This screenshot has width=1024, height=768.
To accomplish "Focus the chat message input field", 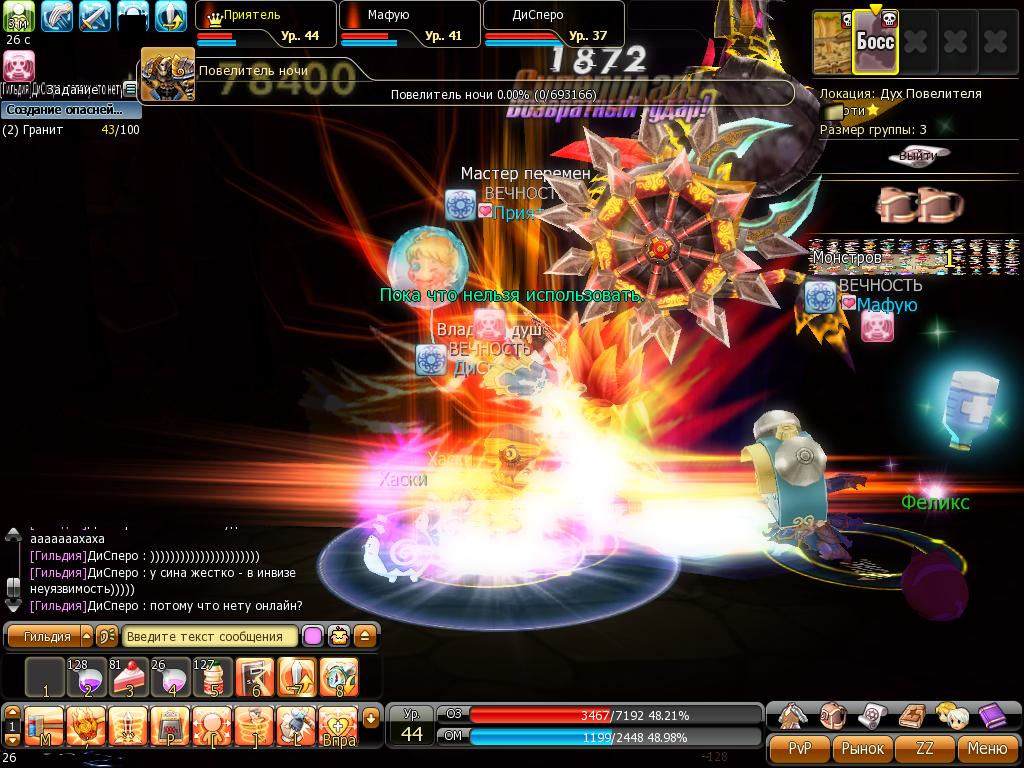I will pos(210,636).
